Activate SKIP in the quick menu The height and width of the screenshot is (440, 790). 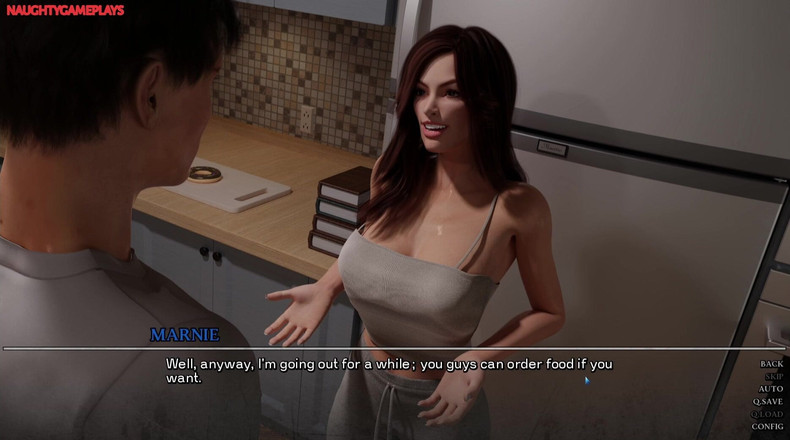(x=773, y=377)
